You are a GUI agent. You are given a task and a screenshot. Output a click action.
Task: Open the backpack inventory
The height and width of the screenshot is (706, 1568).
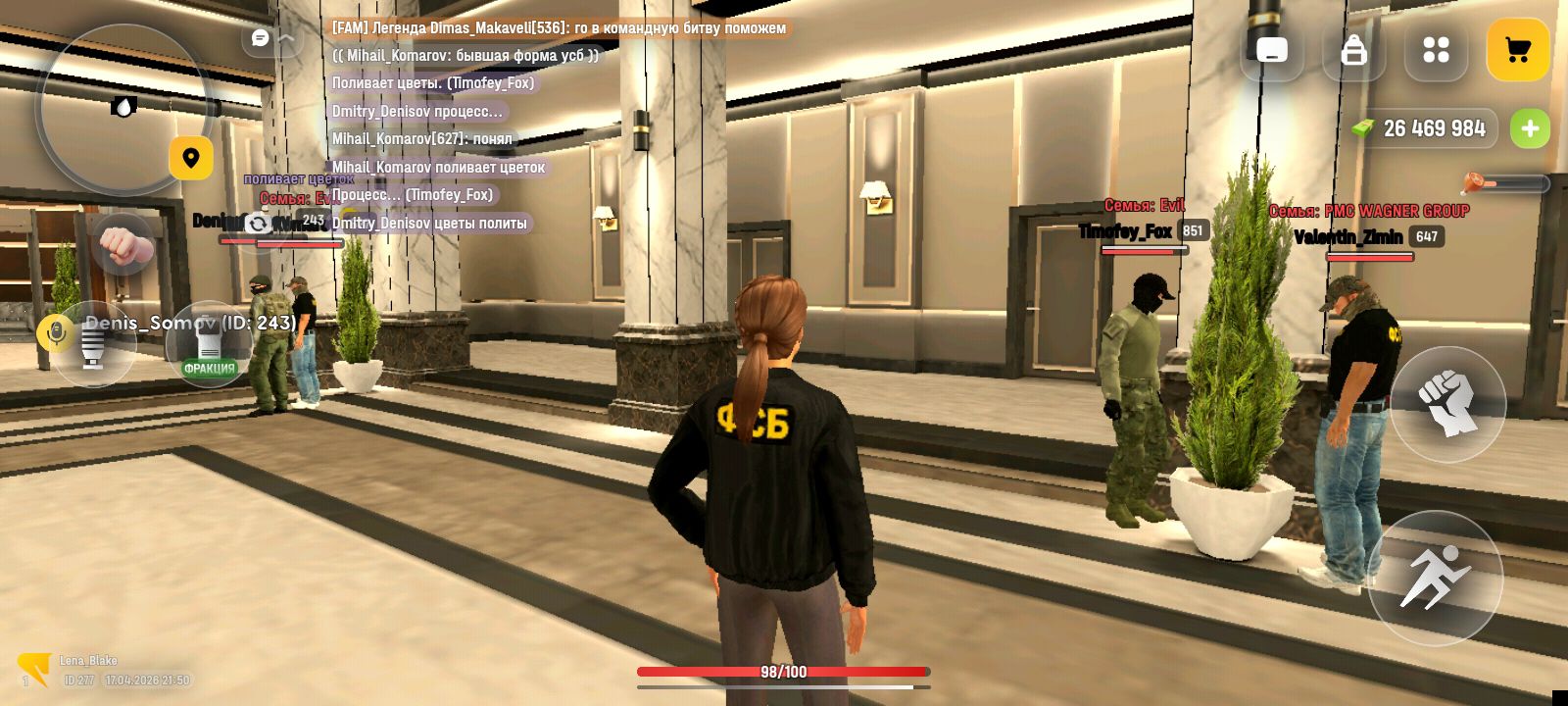pyautogui.click(x=1353, y=50)
